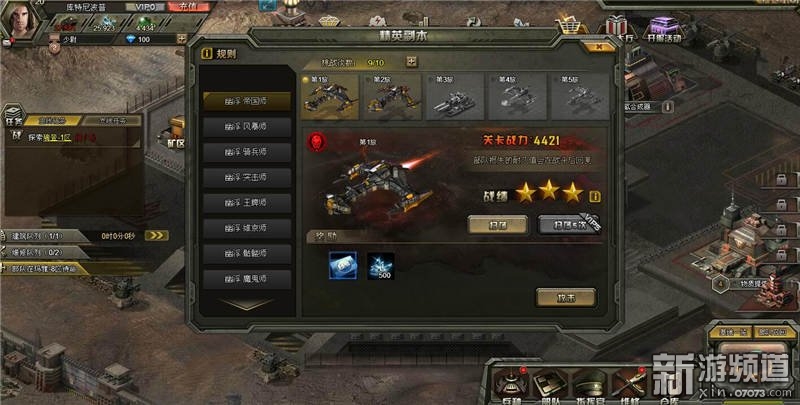
Task: Open the 充值 recharge button
Action: (183, 7)
